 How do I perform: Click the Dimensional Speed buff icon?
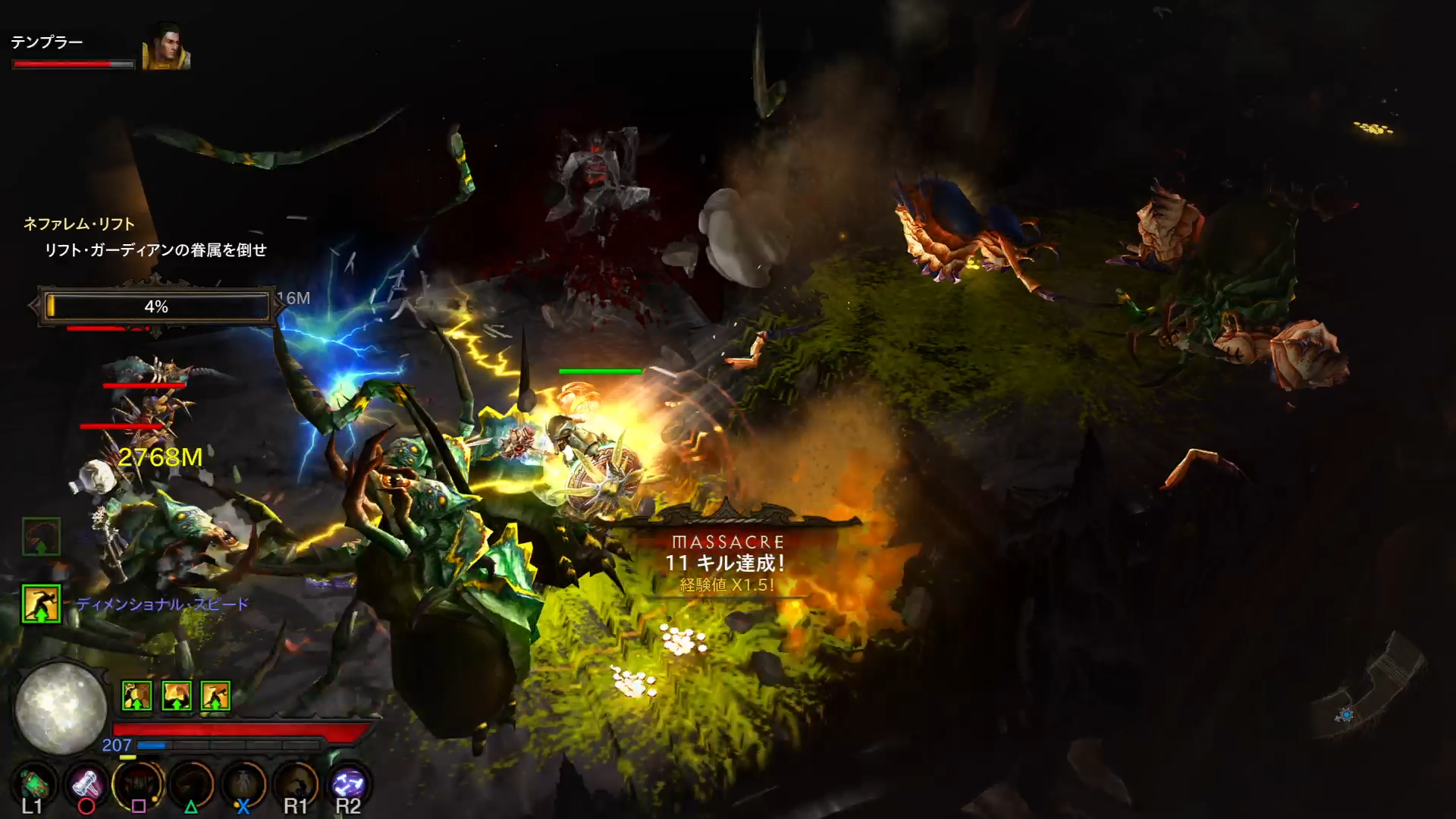(41, 604)
